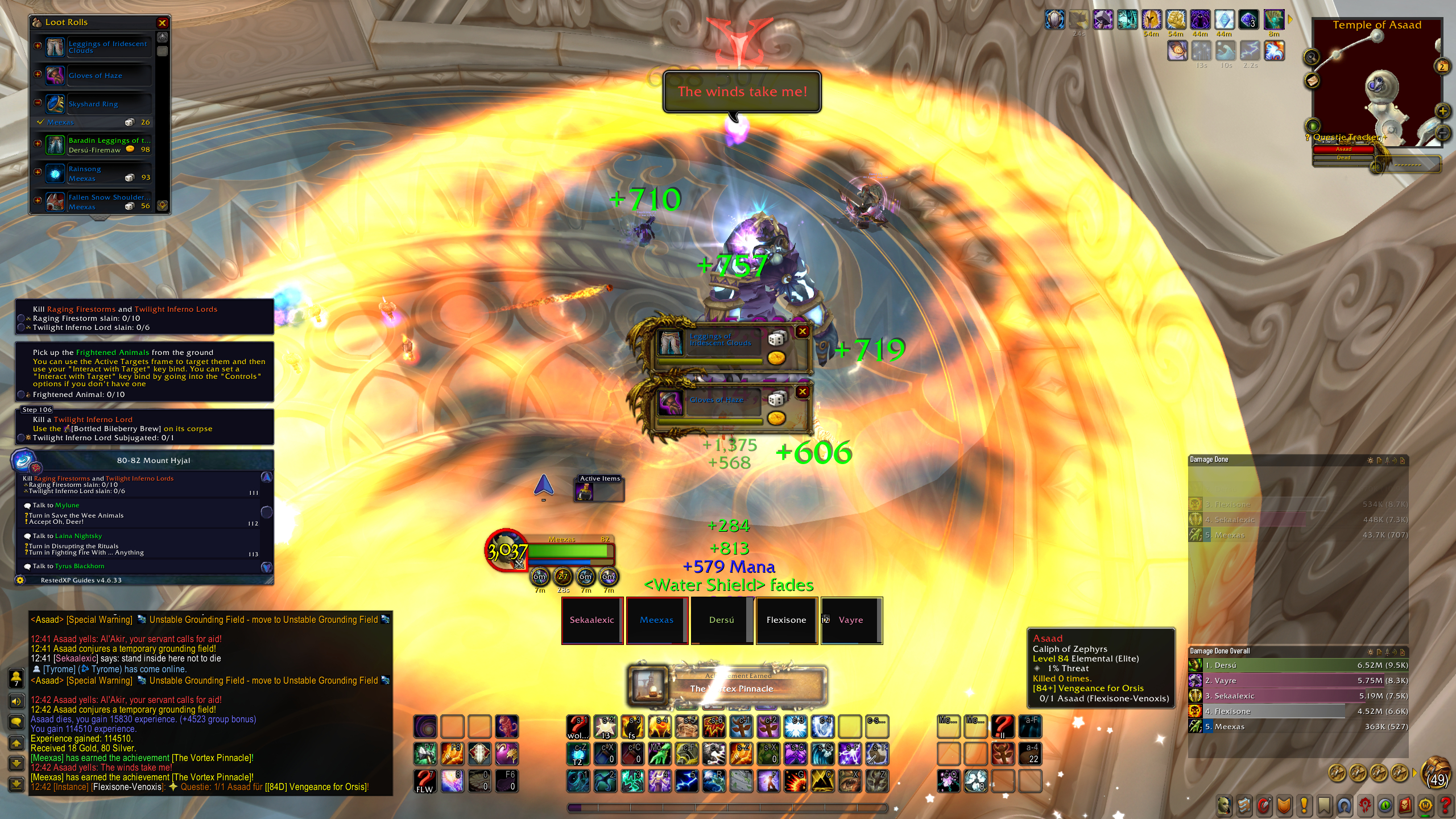This screenshot has height=819, width=1456.
Task: Choose the Flexisone party frame
Action: pyautogui.click(x=787, y=620)
